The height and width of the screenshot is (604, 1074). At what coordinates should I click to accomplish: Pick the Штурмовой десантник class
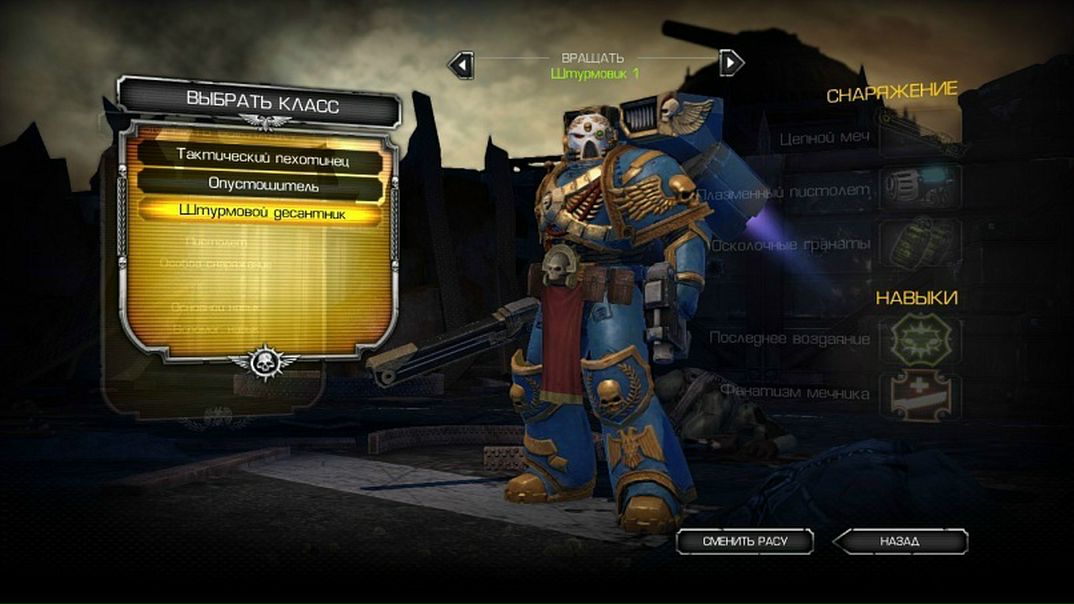point(264,211)
